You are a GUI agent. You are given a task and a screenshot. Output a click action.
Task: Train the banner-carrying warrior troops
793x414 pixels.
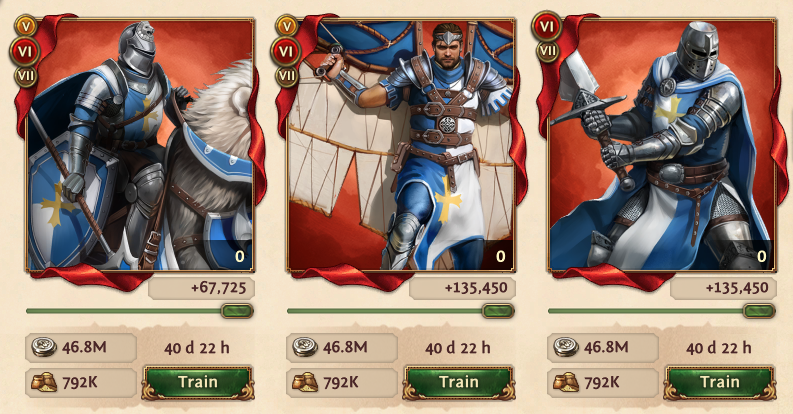458,381
